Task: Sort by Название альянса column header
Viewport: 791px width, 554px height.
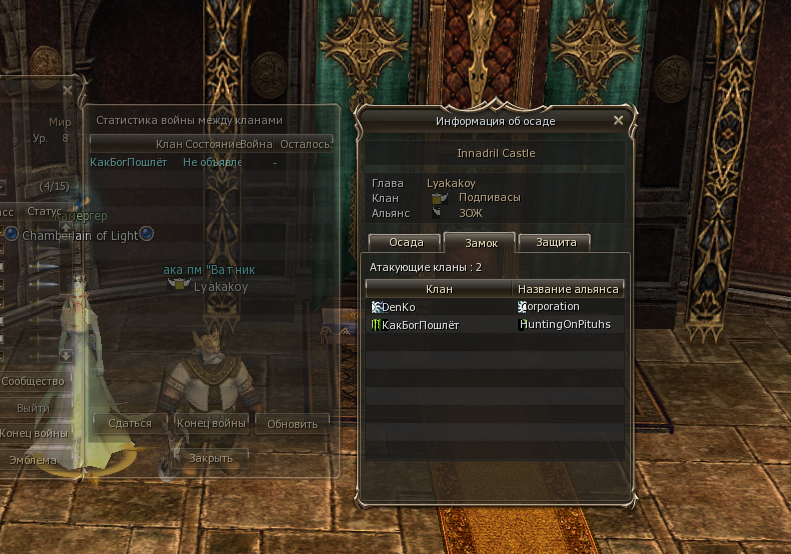Action: click(569, 289)
